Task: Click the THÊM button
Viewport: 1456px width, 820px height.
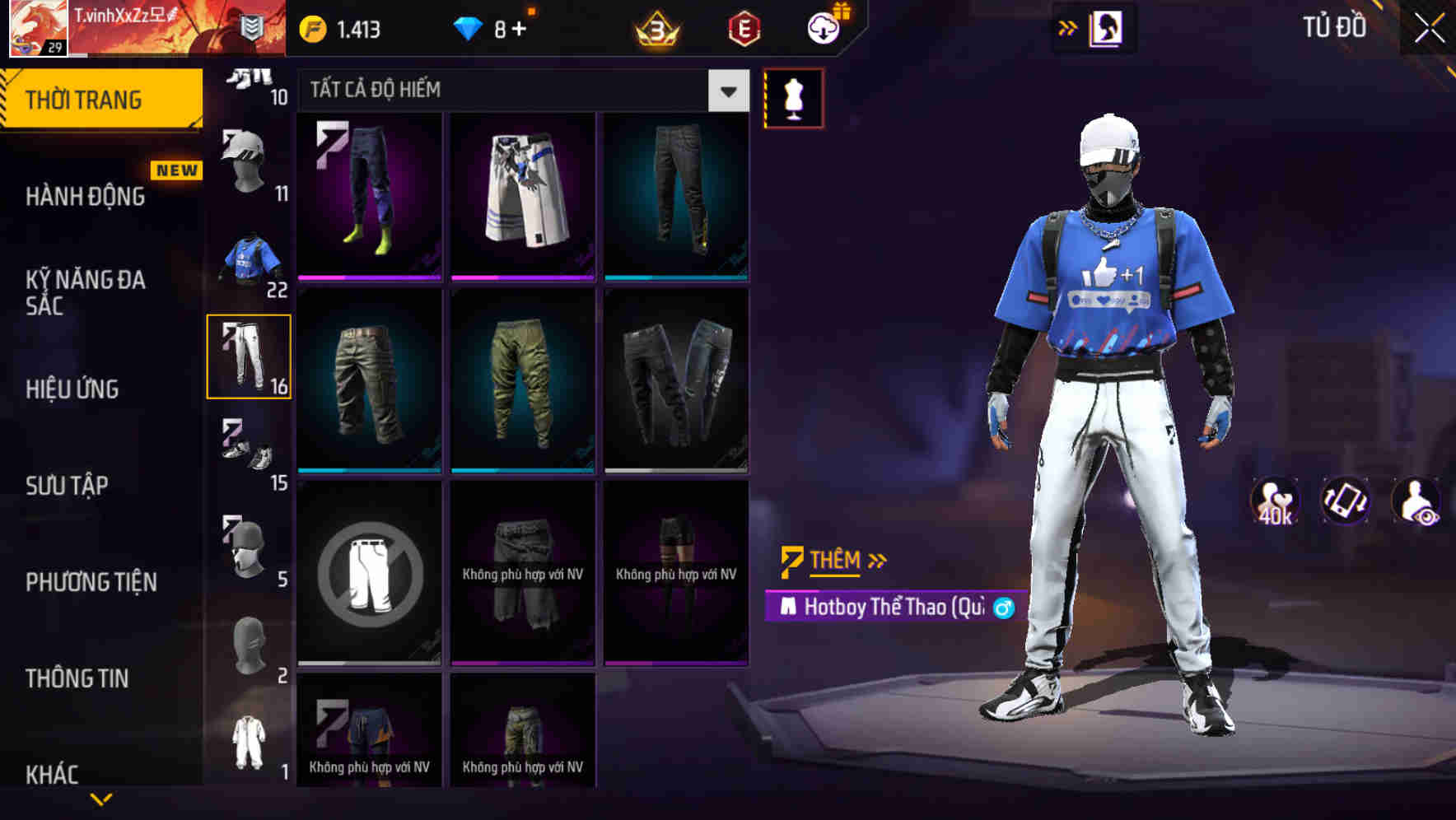Action: point(832,560)
